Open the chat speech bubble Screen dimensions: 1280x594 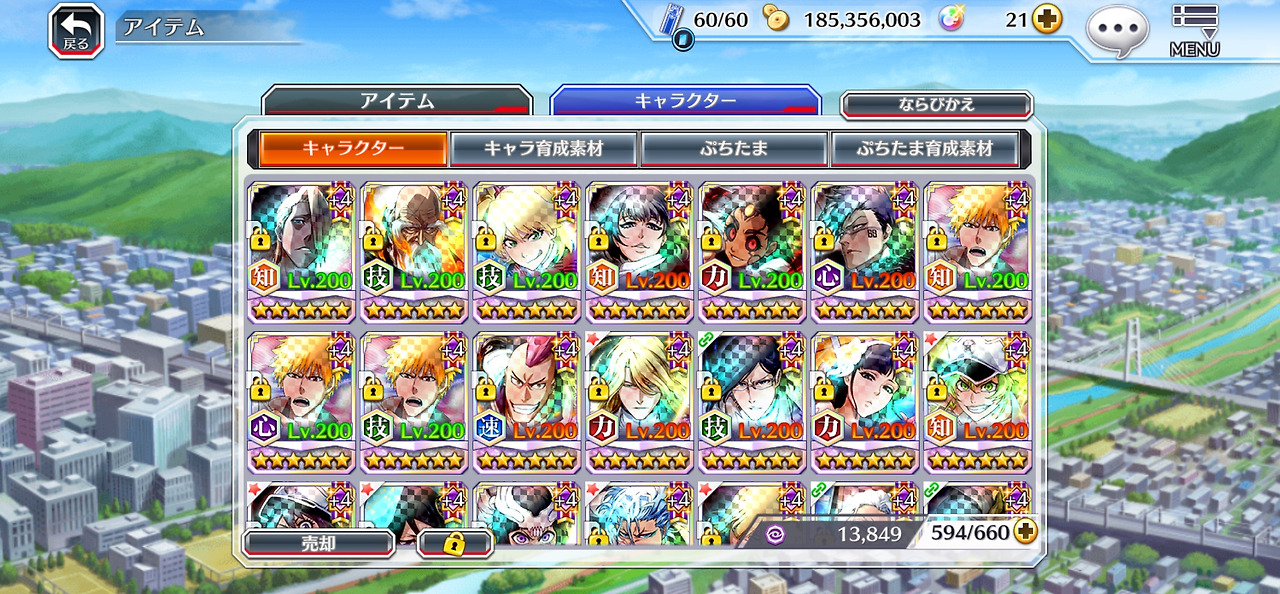coord(1117,30)
